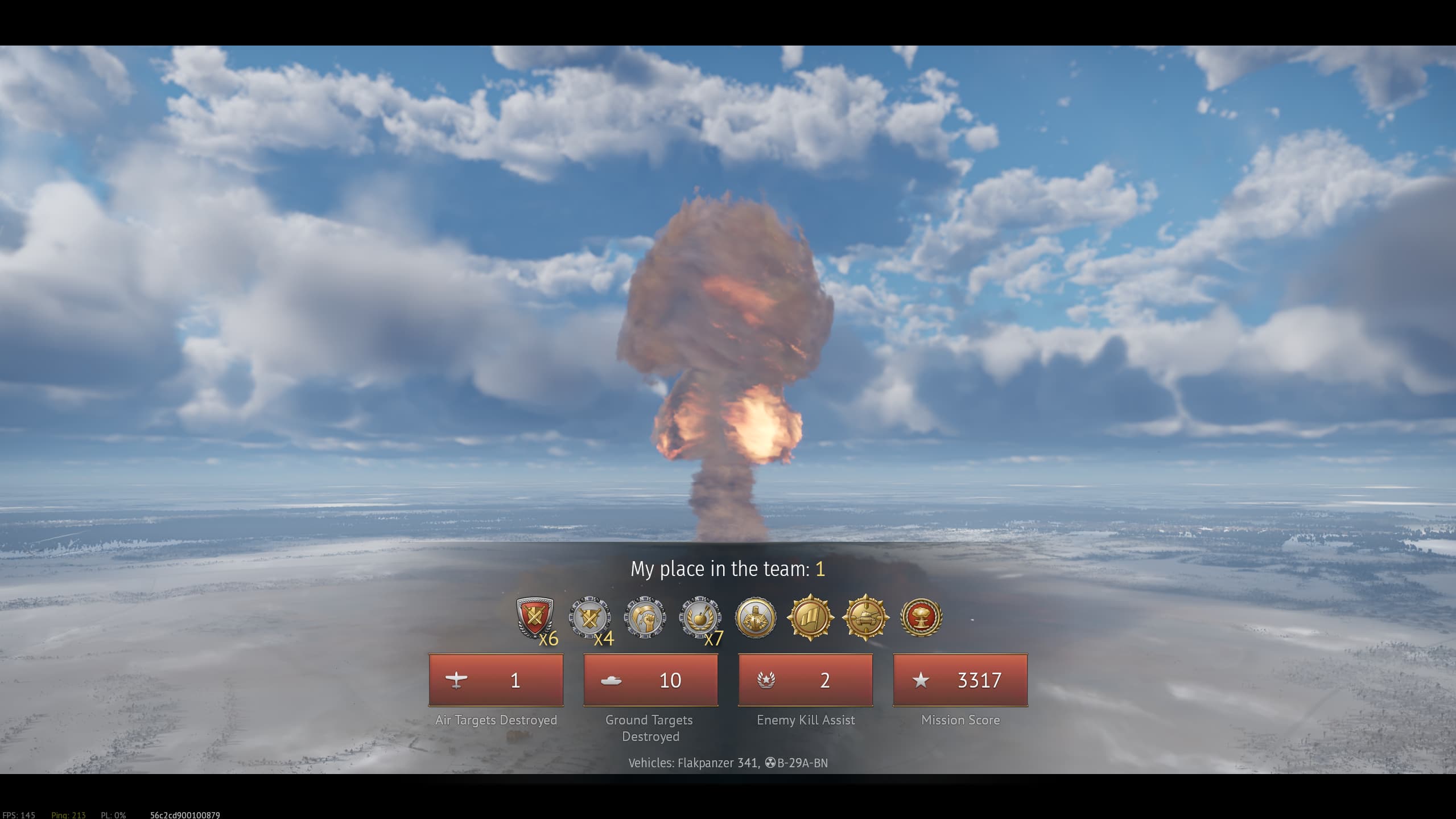Click the mushroom cloud nuke award

pos(921,618)
